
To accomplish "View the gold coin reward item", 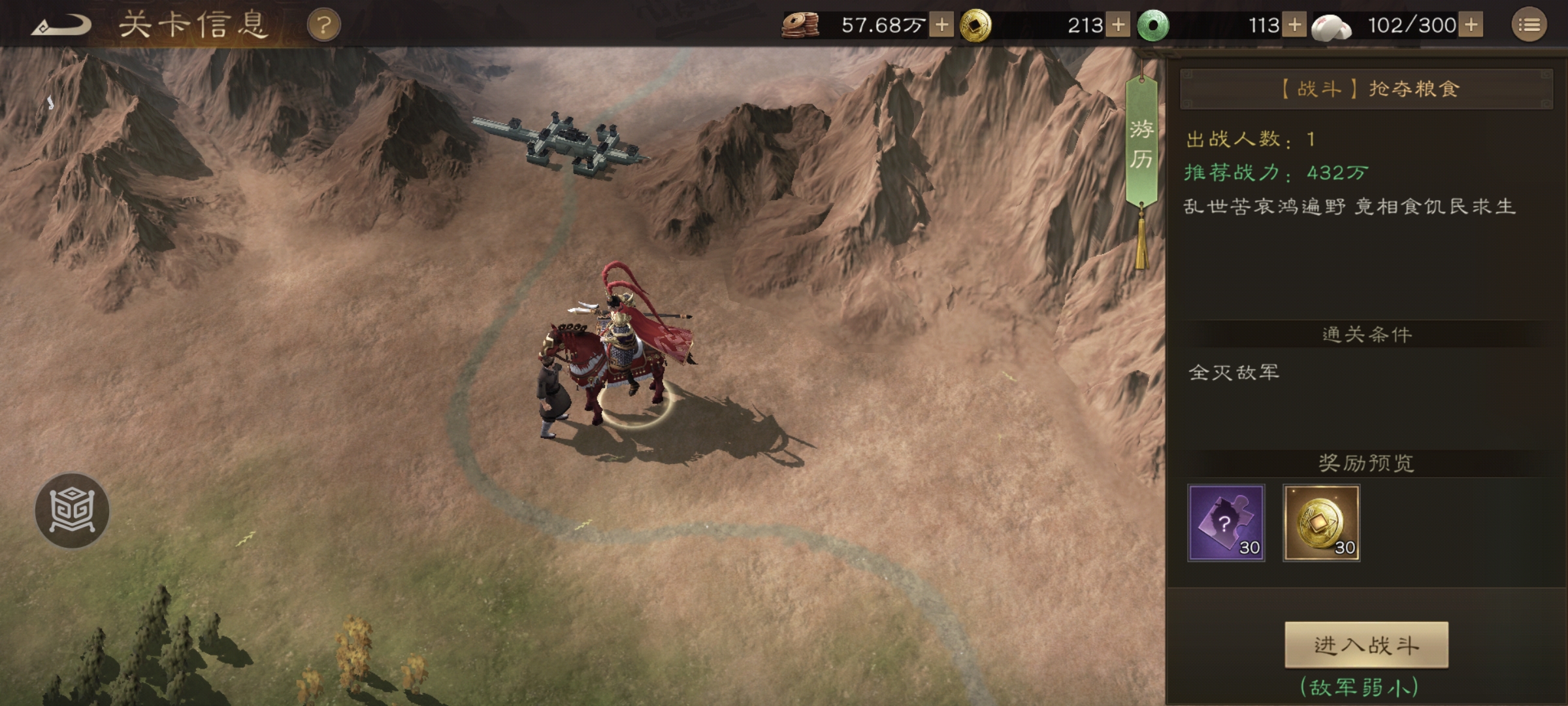I will point(1321,522).
